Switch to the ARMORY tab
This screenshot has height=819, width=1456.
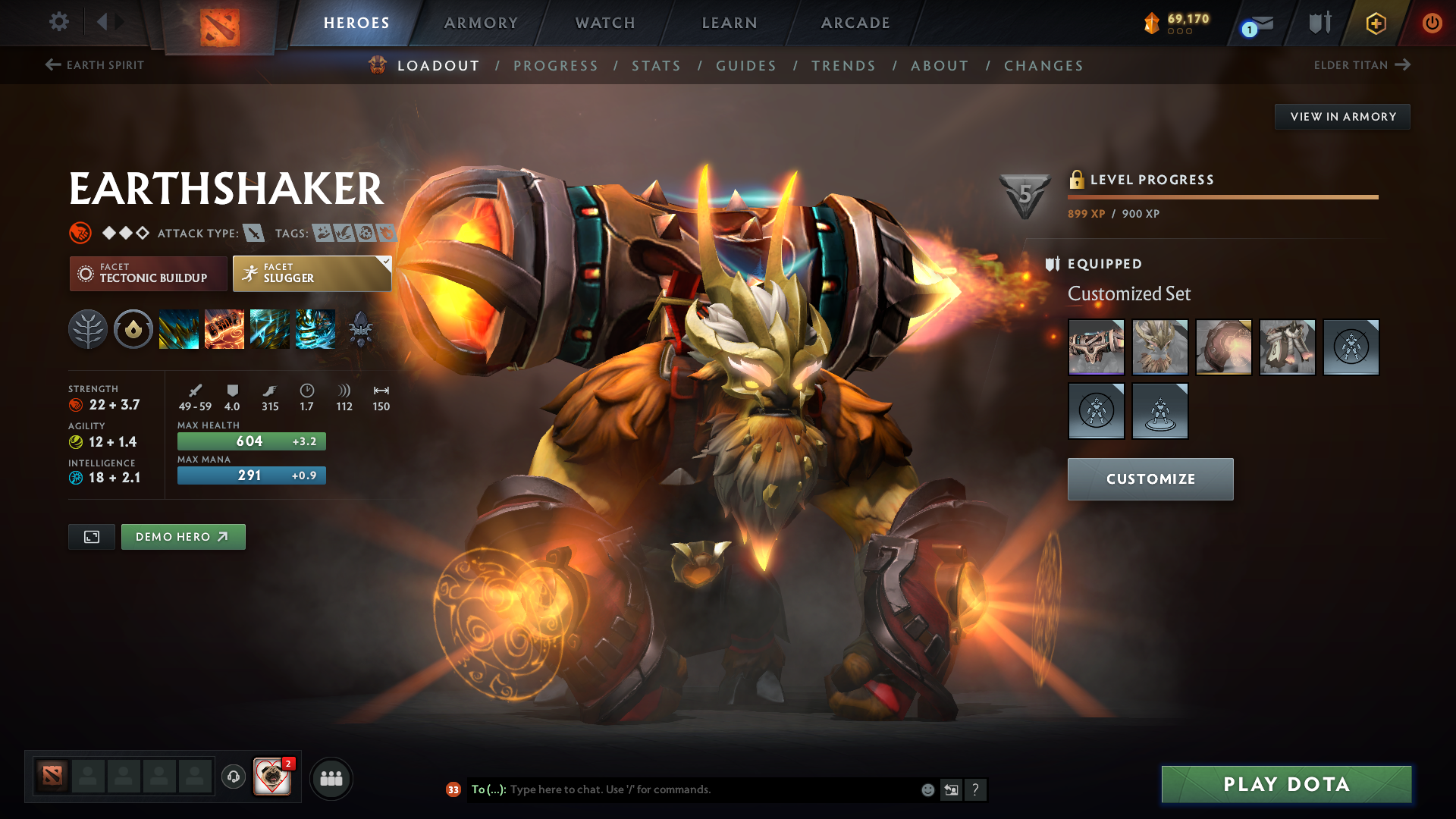pyautogui.click(x=481, y=23)
